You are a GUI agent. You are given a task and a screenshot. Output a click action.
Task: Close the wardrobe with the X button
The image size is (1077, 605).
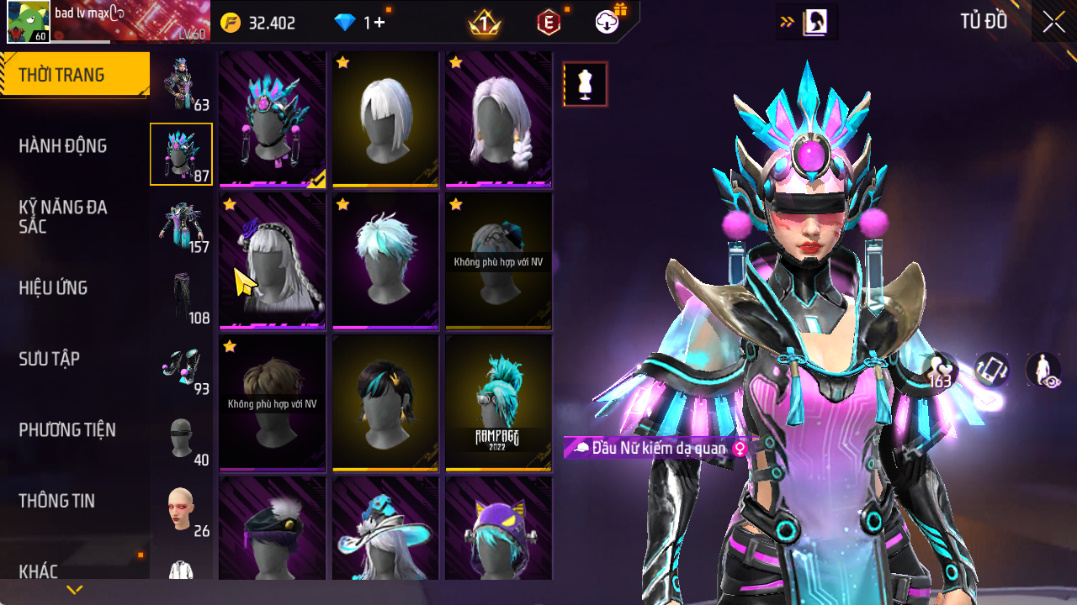[x=1054, y=22]
